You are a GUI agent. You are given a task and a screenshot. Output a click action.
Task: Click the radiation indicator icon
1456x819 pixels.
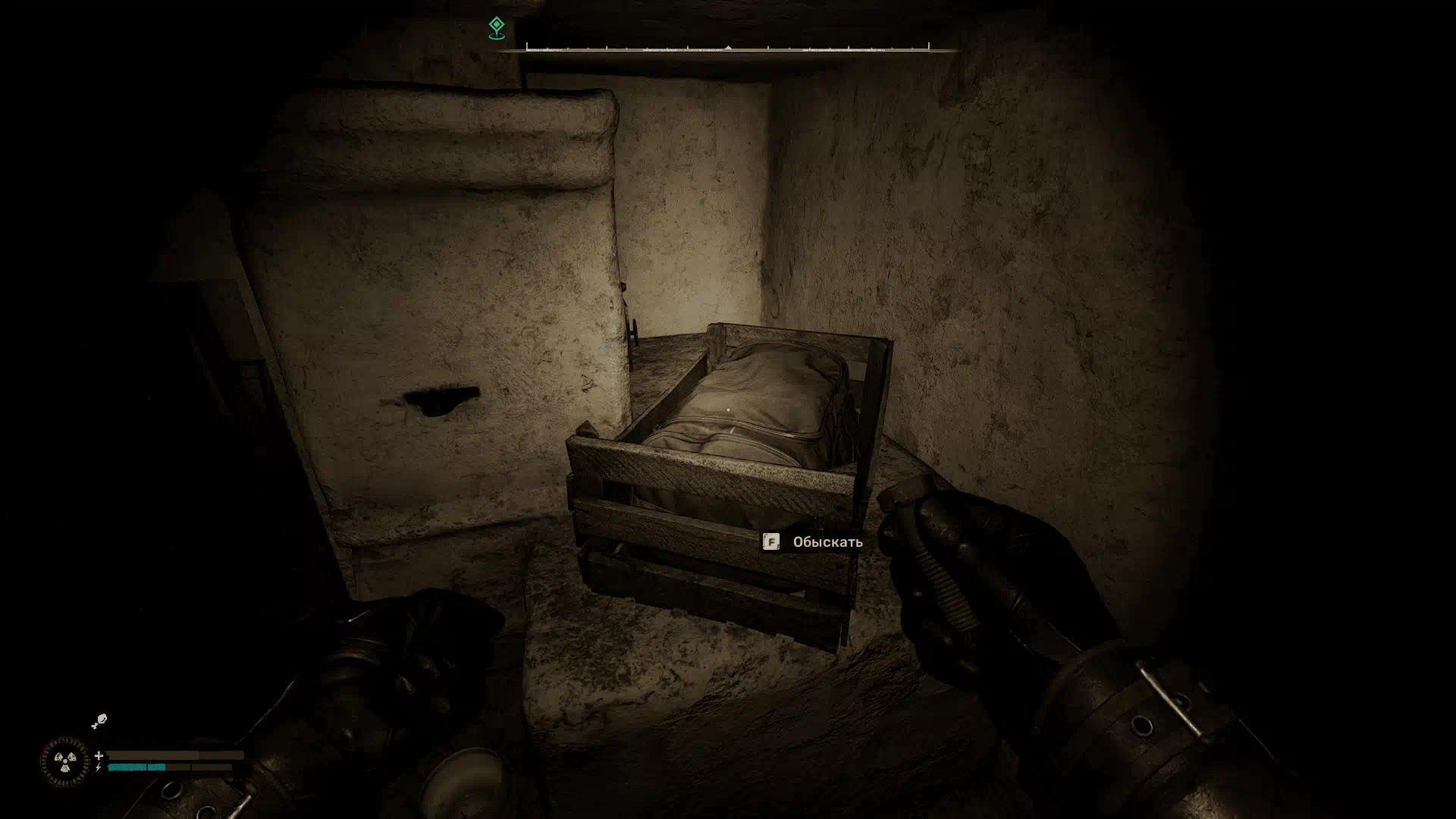(x=64, y=761)
